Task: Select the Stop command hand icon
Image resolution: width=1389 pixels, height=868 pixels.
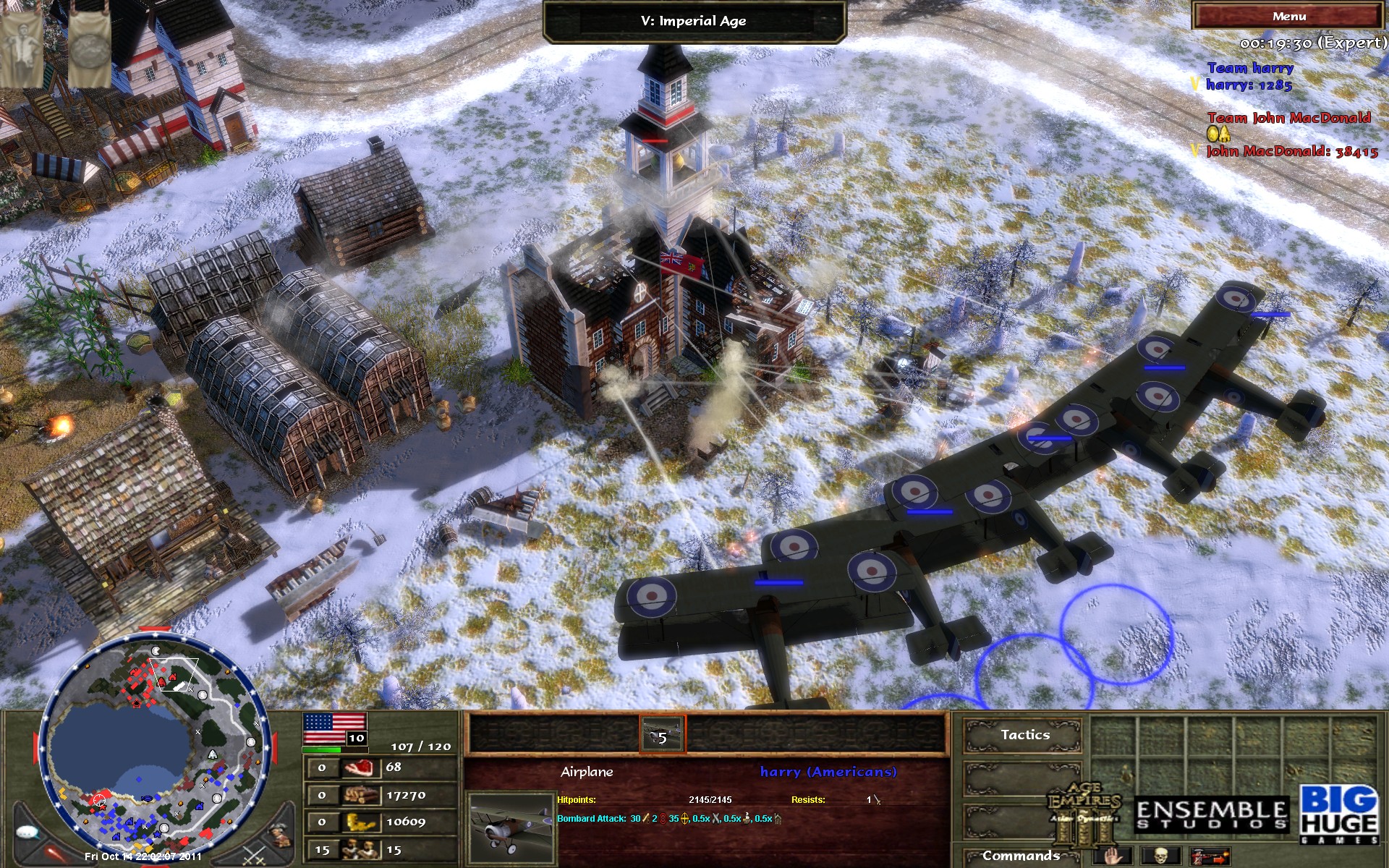Action: pyautogui.click(x=1111, y=857)
